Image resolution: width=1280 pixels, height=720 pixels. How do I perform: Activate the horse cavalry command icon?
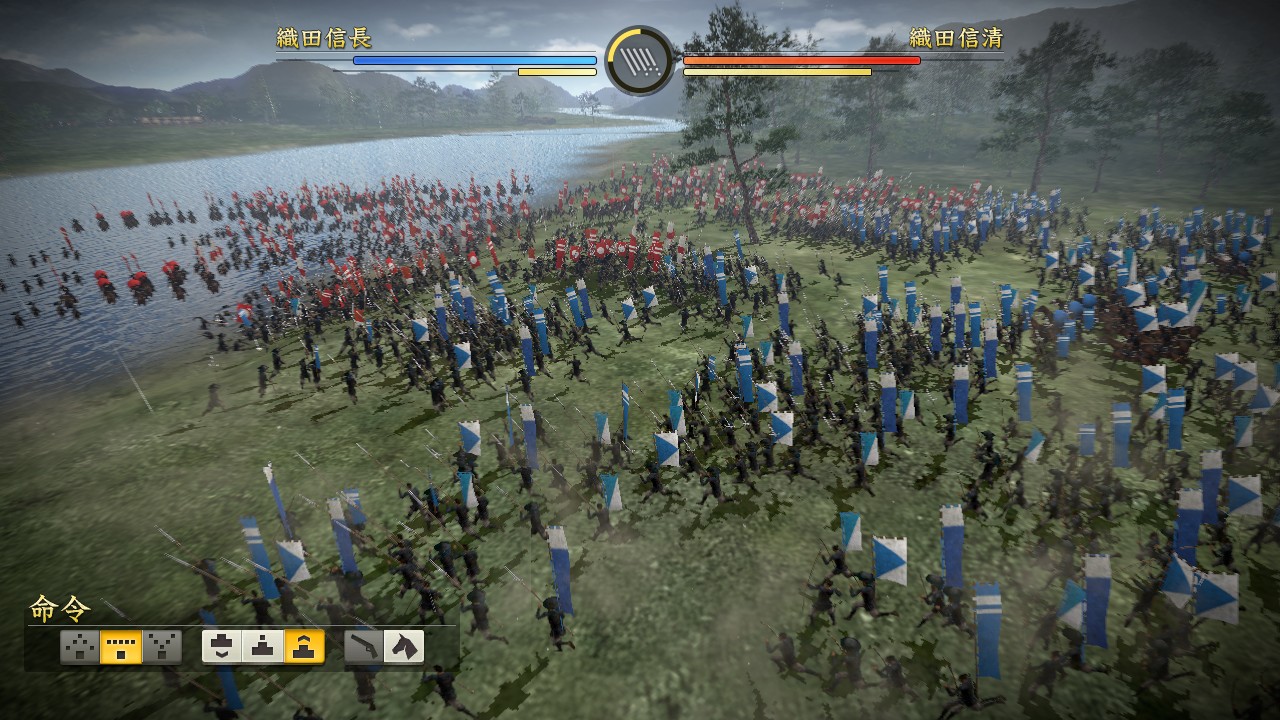404,647
